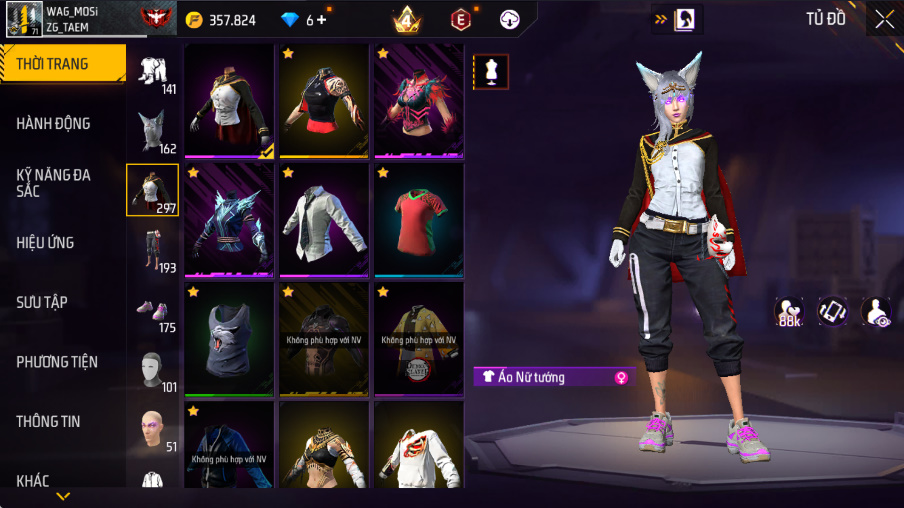The image size is (904, 508).
Task: Select the shoes subcategory with 175 items
Action: [152, 310]
